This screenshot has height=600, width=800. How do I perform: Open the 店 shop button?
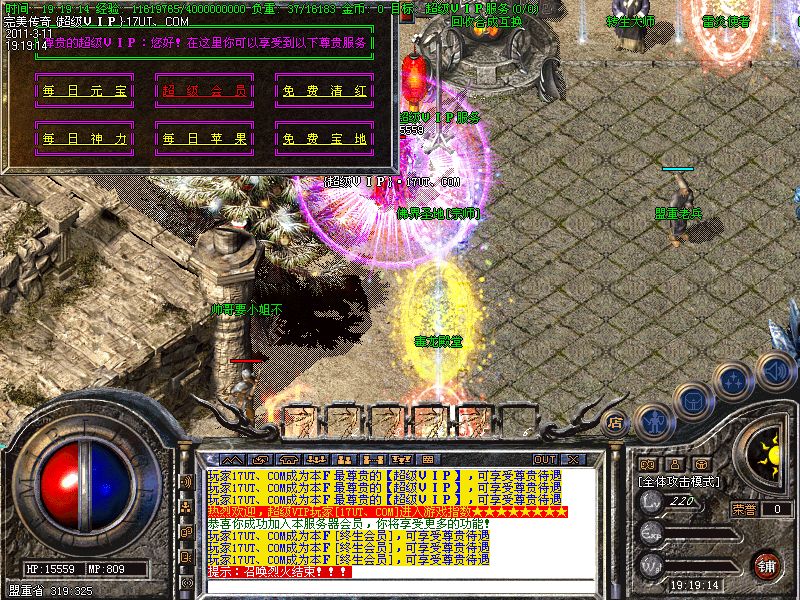point(616,422)
